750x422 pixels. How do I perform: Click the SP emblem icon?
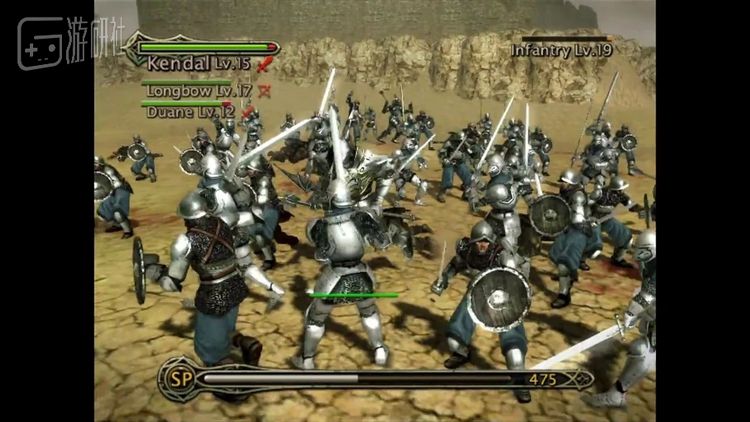[179, 379]
